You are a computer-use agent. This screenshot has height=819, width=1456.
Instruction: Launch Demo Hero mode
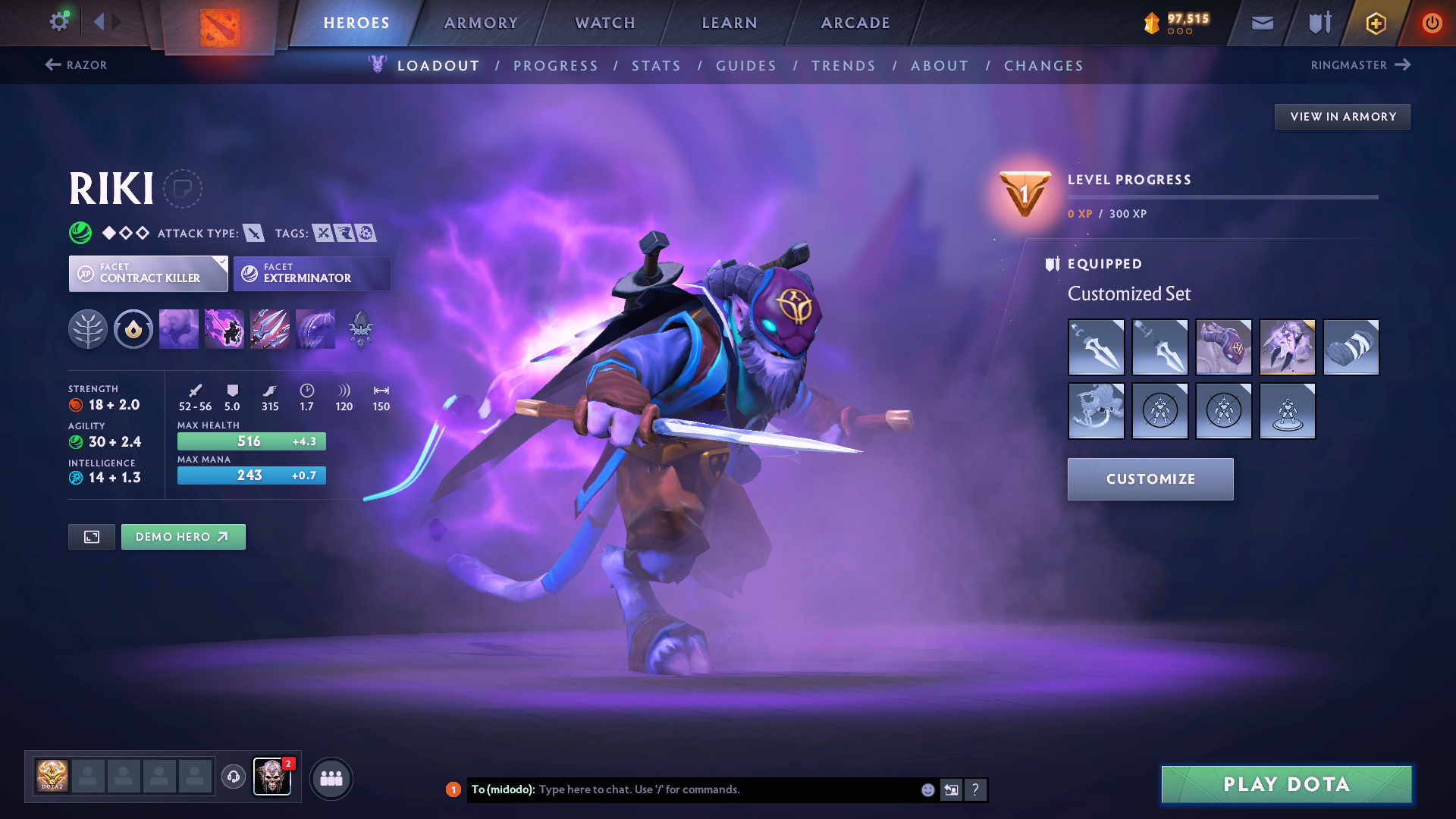183,537
